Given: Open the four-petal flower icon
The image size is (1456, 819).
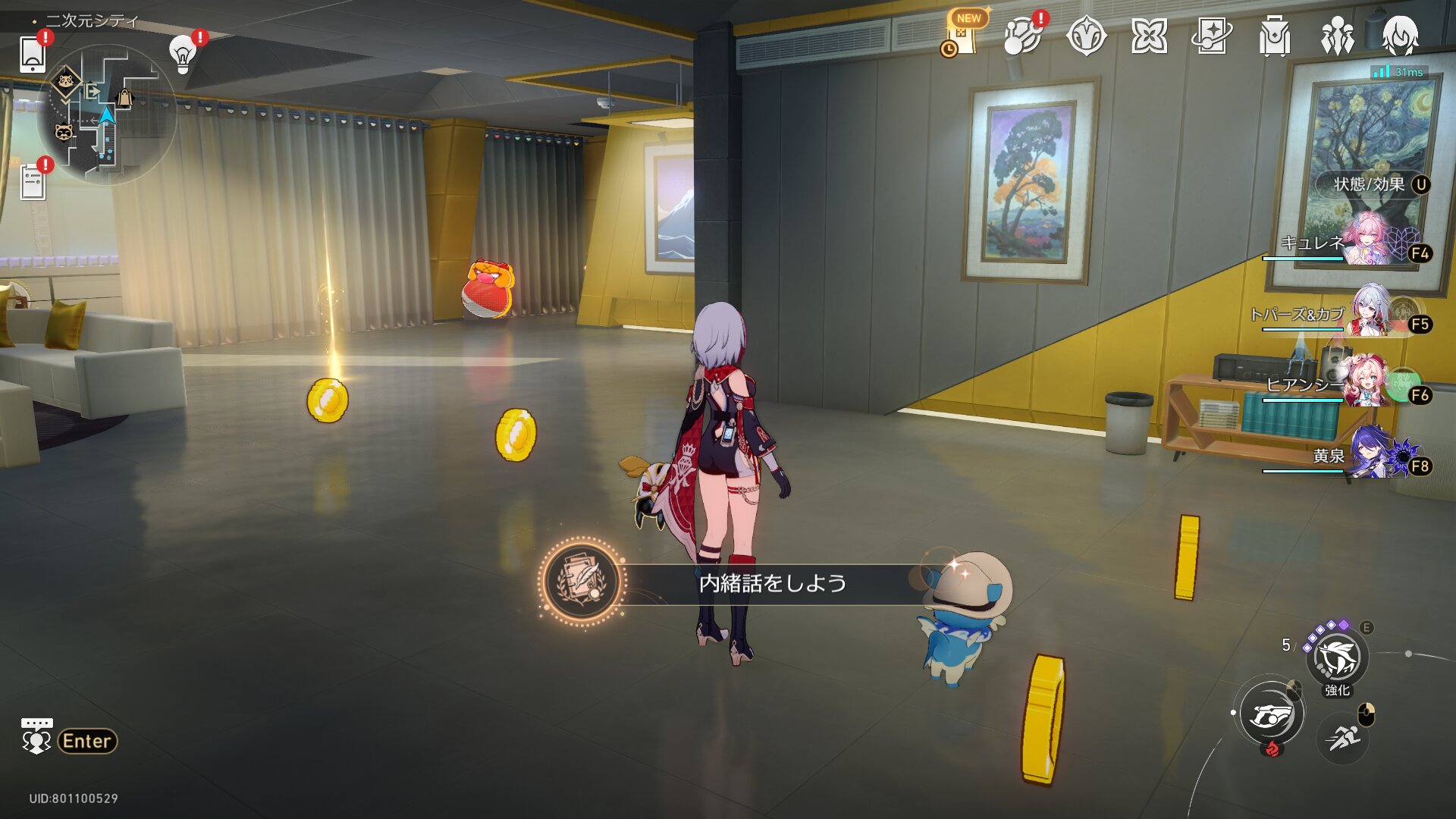Looking at the screenshot, I should tap(1149, 36).
